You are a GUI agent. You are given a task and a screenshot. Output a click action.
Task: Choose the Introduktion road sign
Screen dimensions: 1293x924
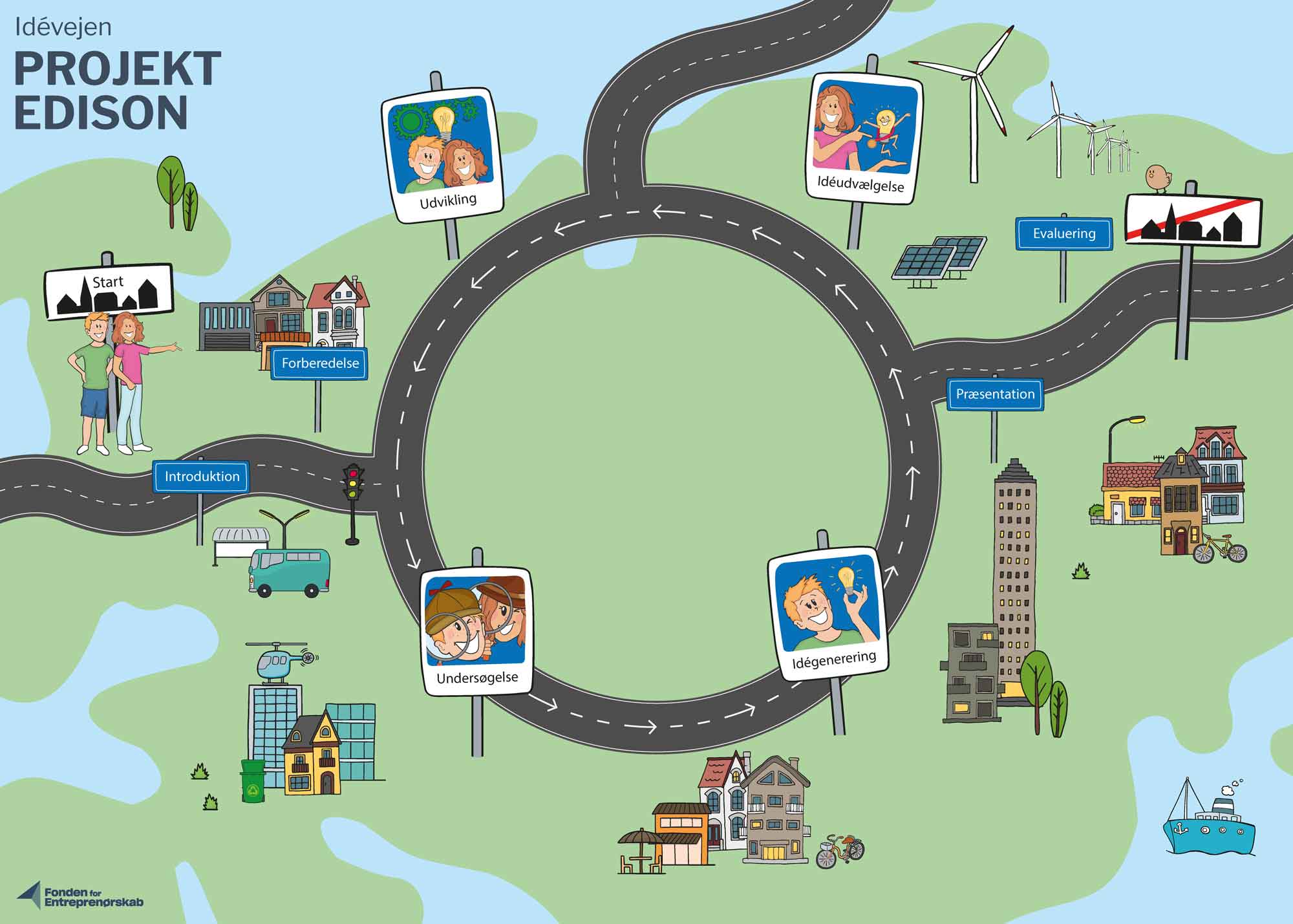point(201,477)
